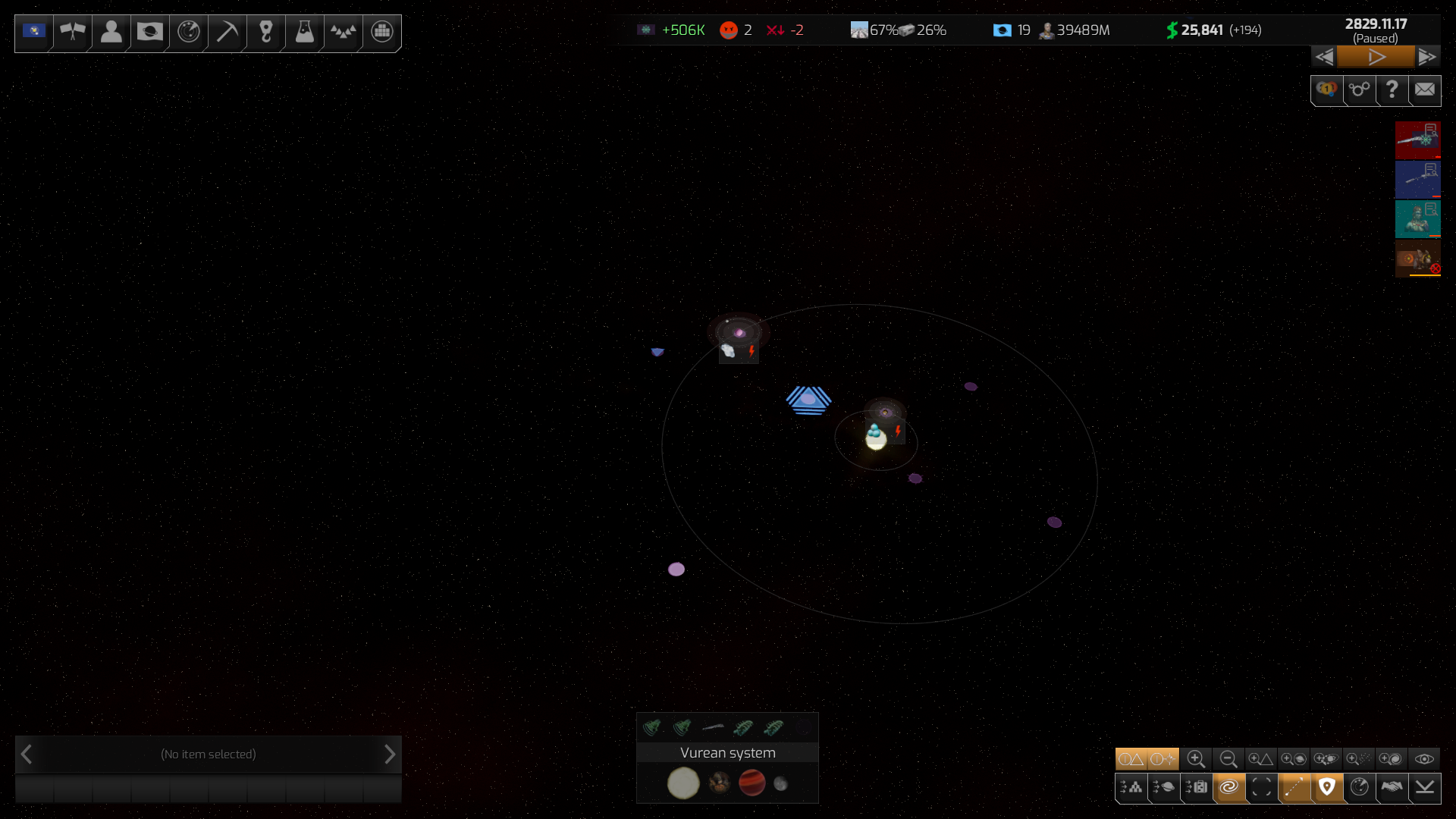The height and width of the screenshot is (819, 1456).
Task: Decrease game speed with the rewind arrow
Action: [1324, 57]
